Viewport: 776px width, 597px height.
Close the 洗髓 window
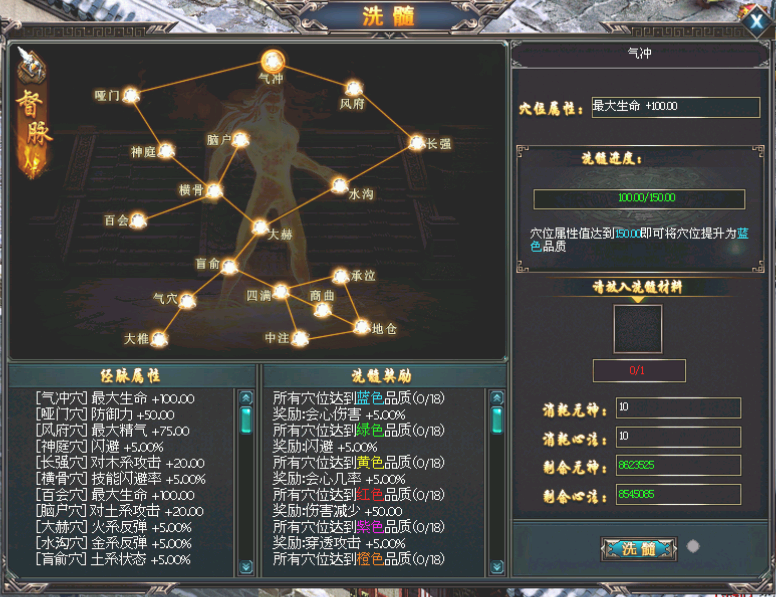pos(756,21)
